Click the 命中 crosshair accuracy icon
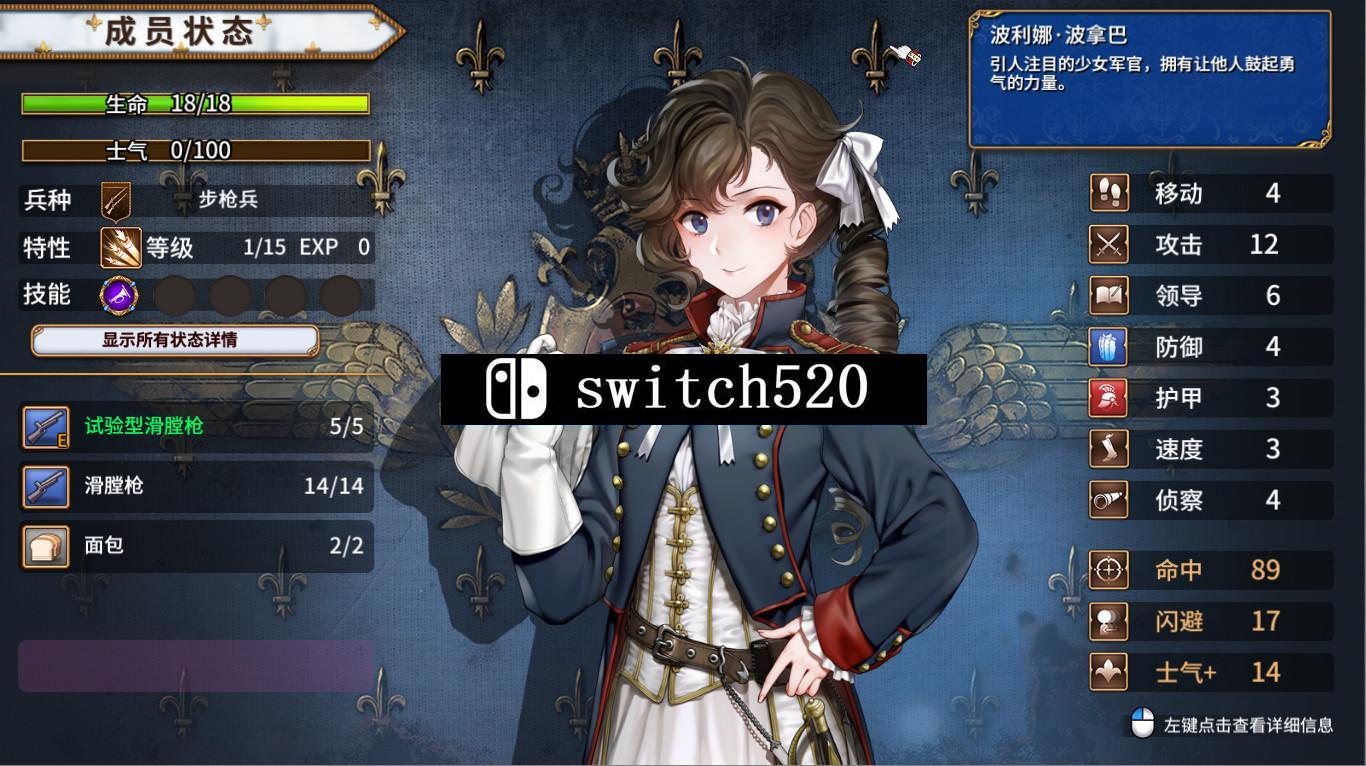Image resolution: width=1366 pixels, height=766 pixels. (x=1108, y=570)
